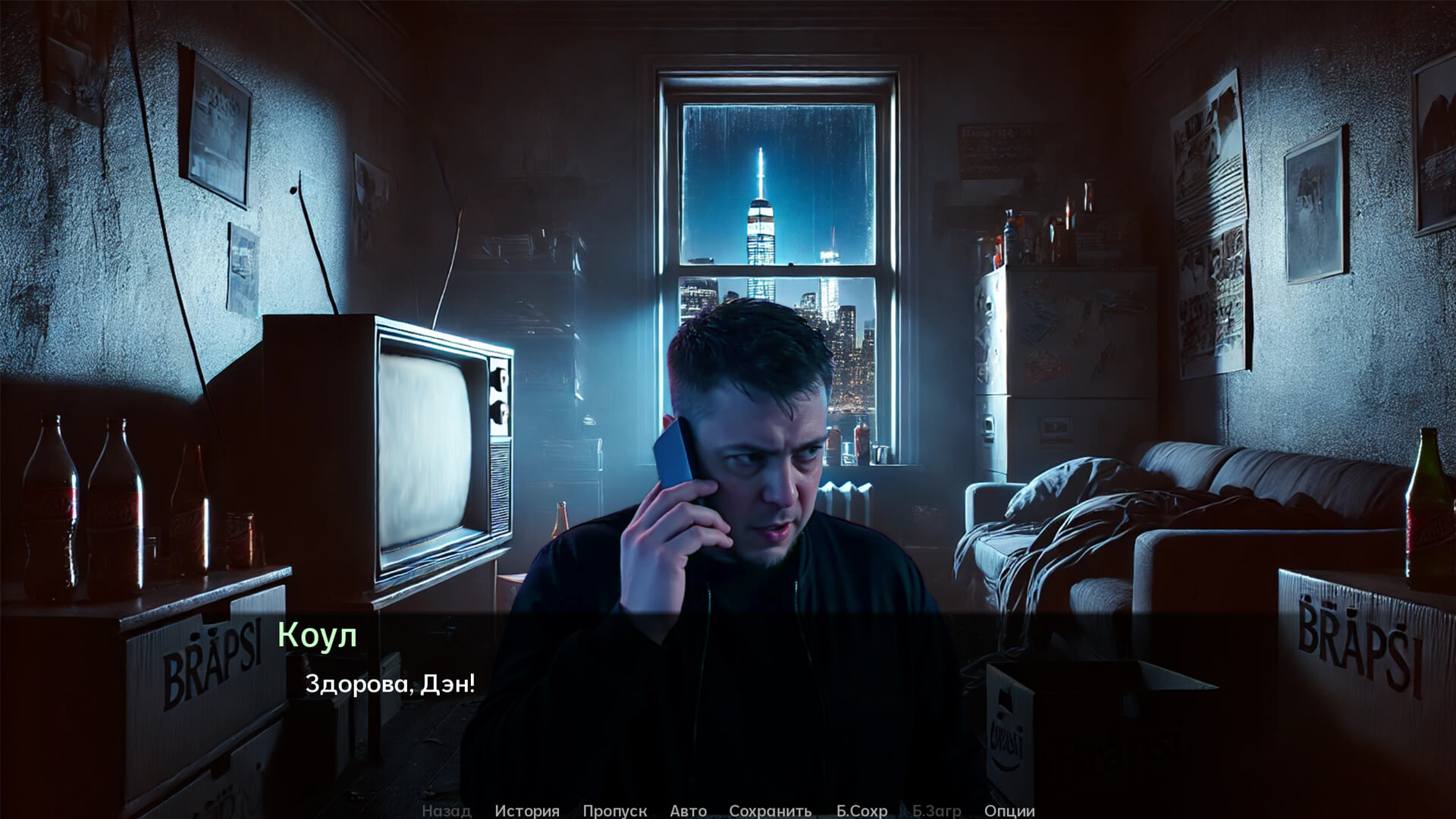The width and height of the screenshot is (1456, 819).
Task: Enable Авто auto-read mode
Action: [x=689, y=811]
